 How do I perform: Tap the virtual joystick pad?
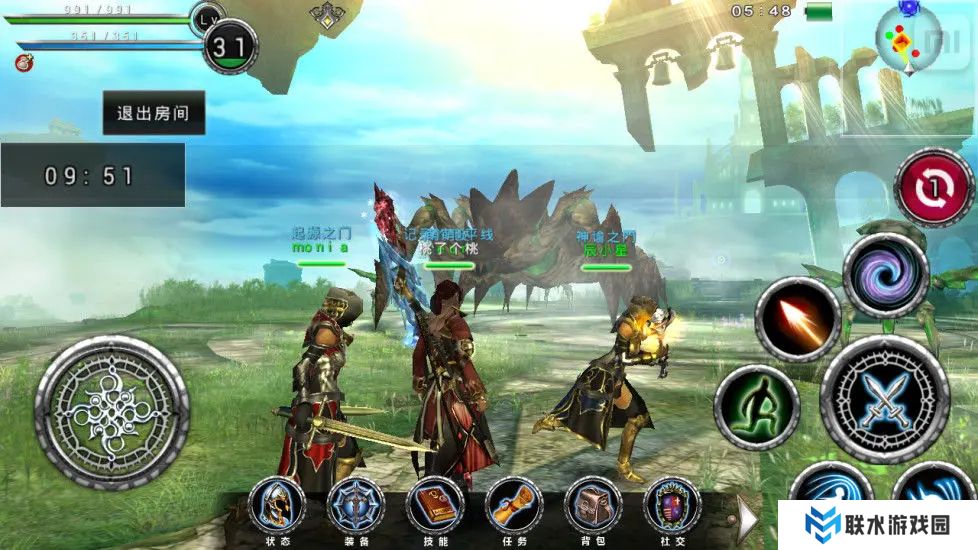pyautogui.click(x=112, y=412)
